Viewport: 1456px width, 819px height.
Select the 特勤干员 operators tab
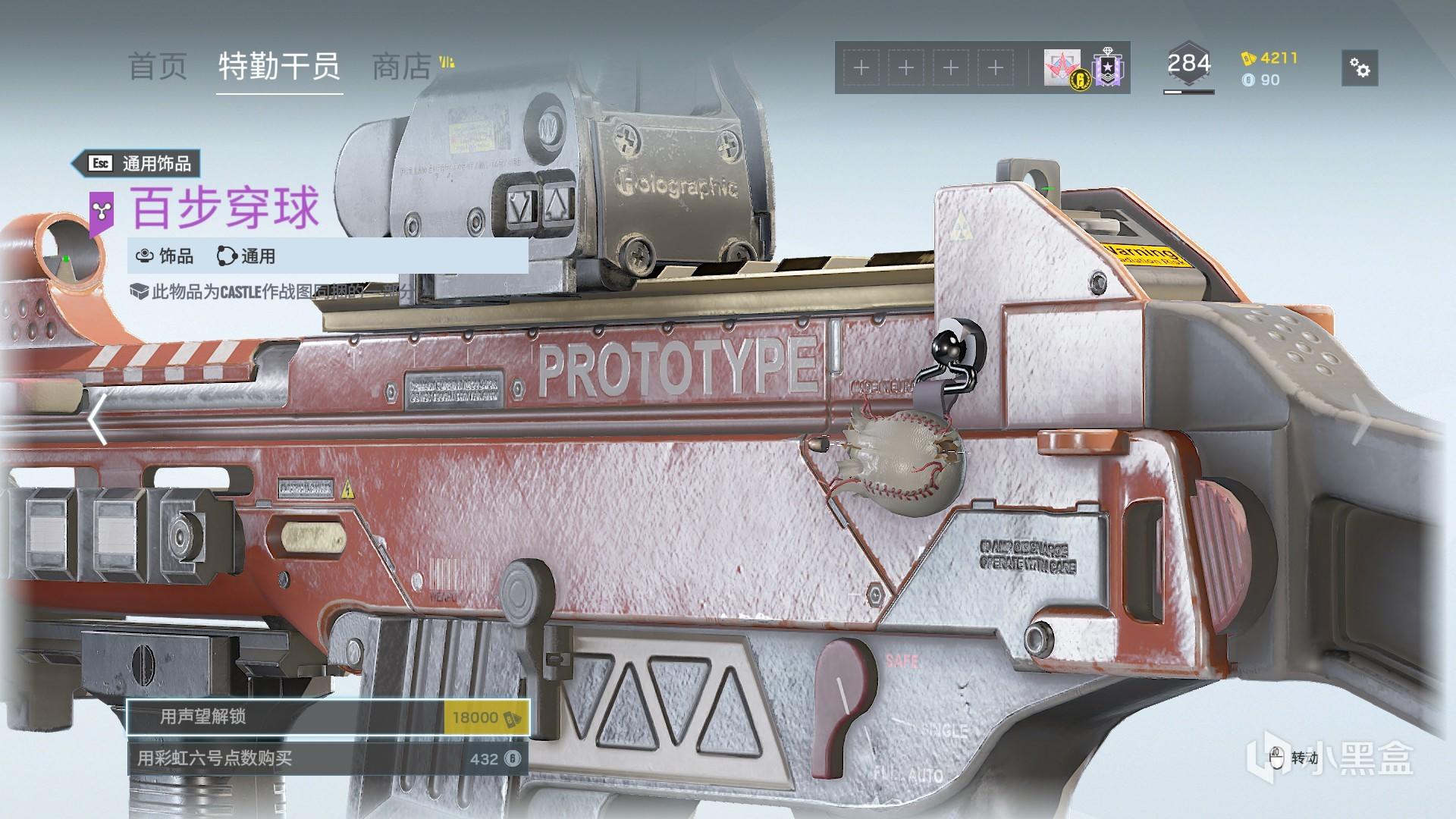279,67
